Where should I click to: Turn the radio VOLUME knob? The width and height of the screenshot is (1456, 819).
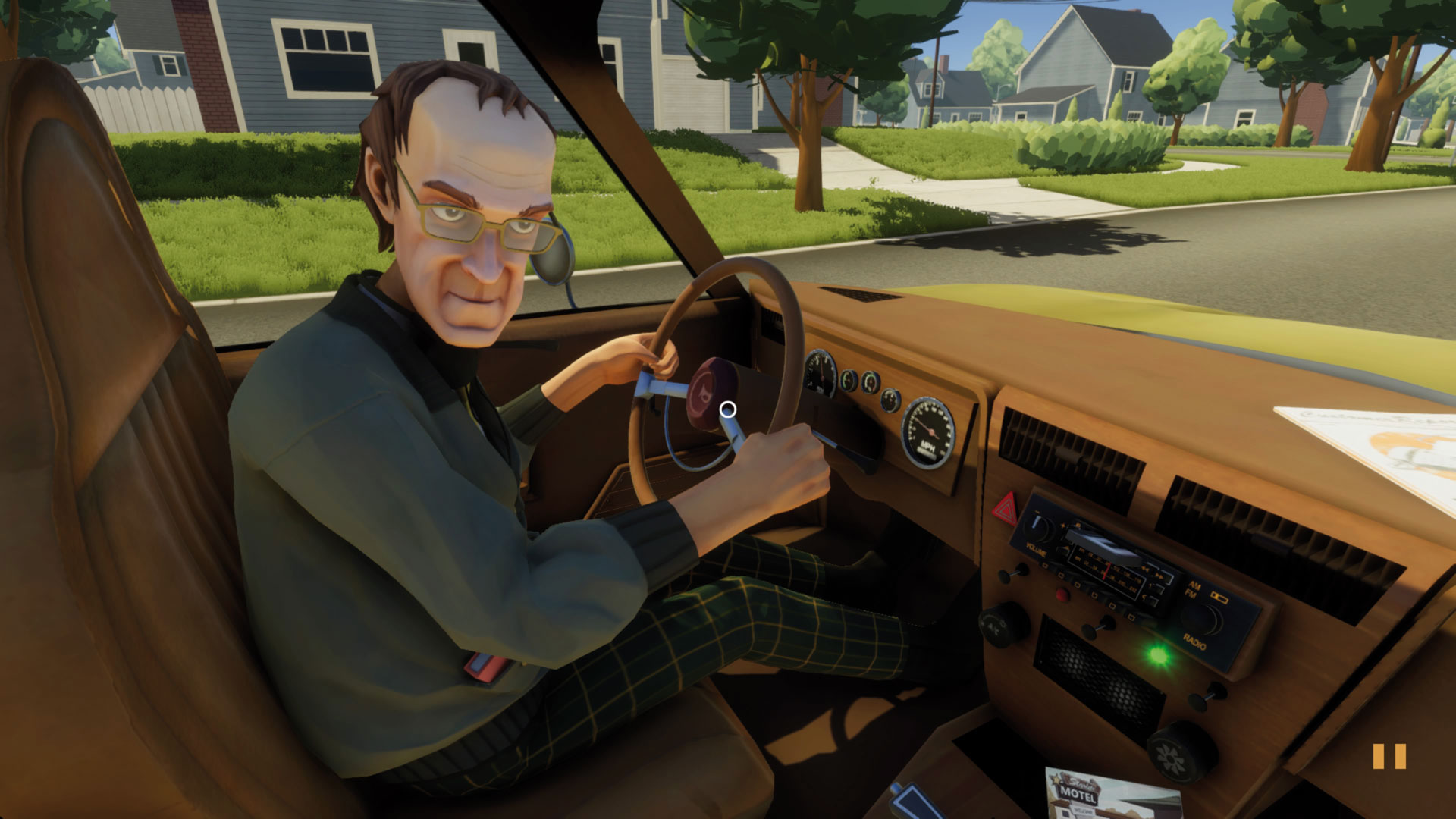pos(1037,530)
